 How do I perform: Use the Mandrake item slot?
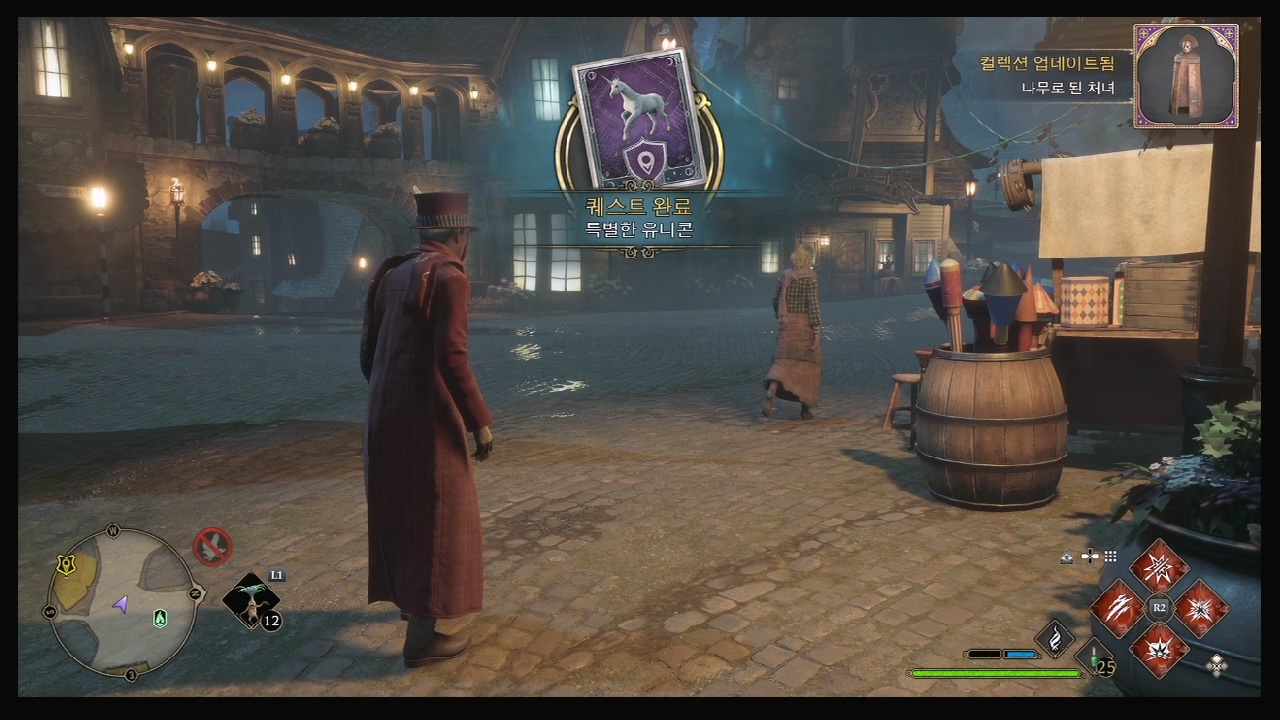(x=249, y=601)
